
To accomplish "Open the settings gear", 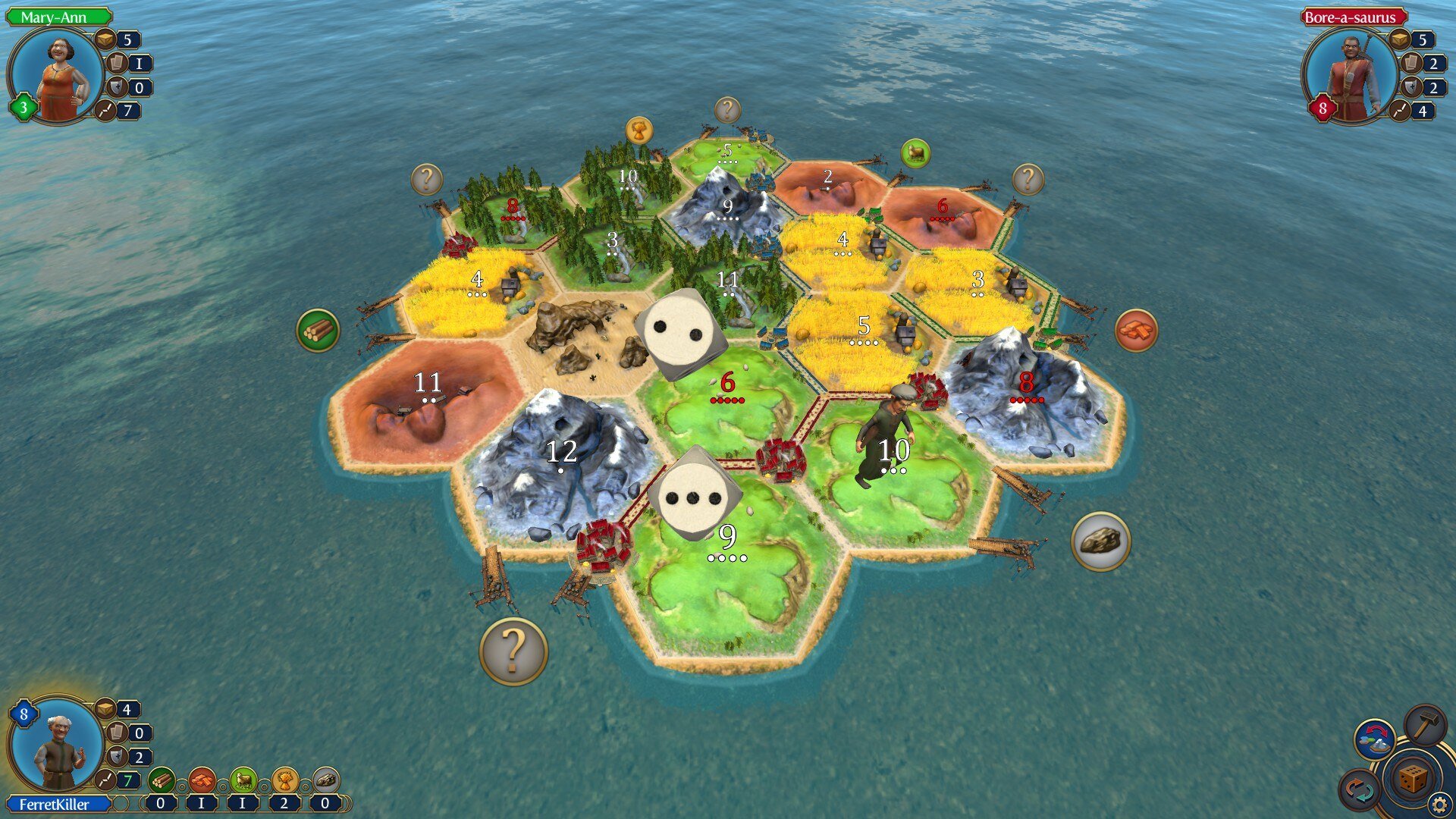I will [x=1439, y=804].
